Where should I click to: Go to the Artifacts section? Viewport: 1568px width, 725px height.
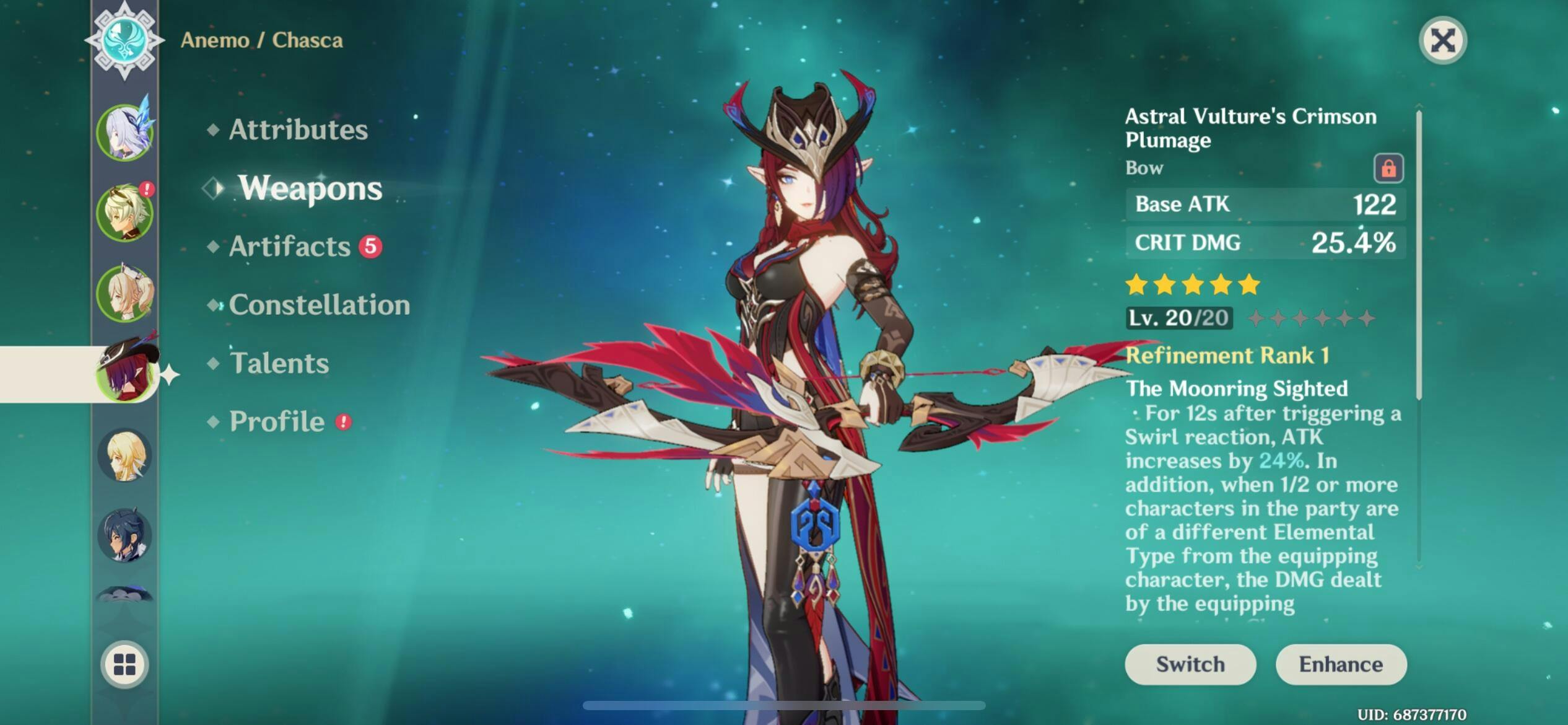290,247
